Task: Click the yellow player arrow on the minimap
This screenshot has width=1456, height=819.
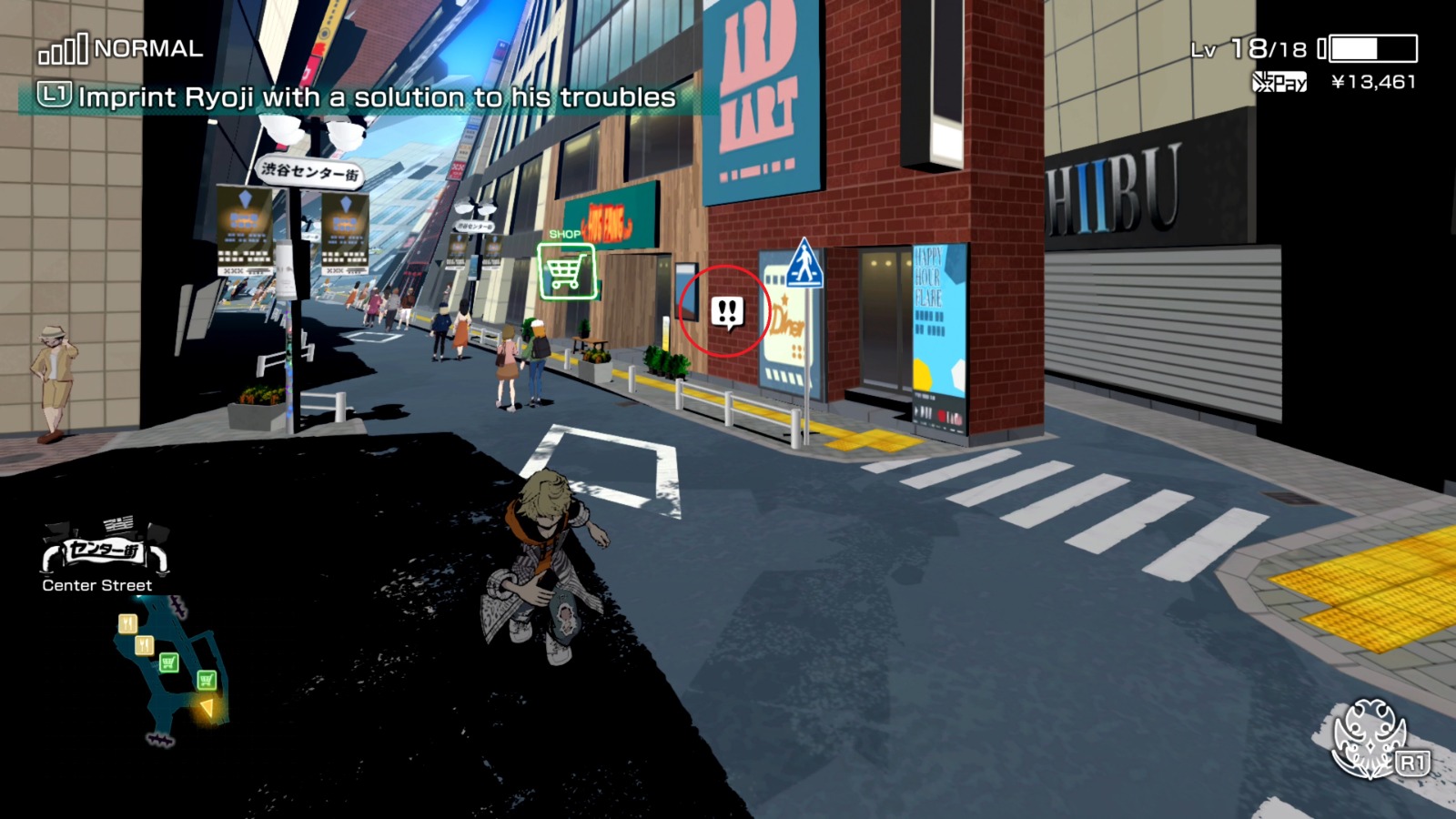Action: pyautogui.click(x=206, y=708)
